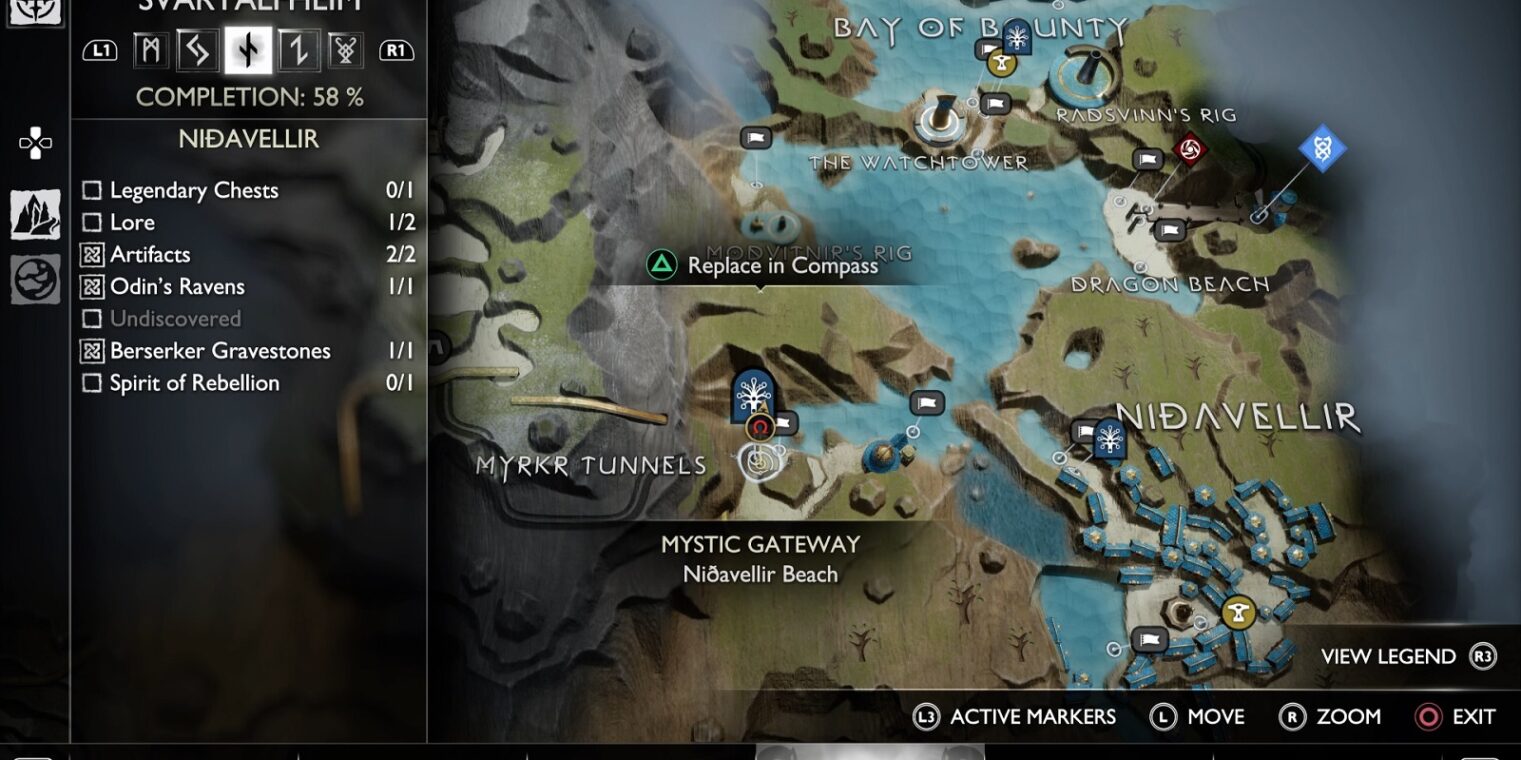Image resolution: width=1521 pixels, height=760 pixels.
Task: Click the Lore collectible entry
Action: (248, 222)
